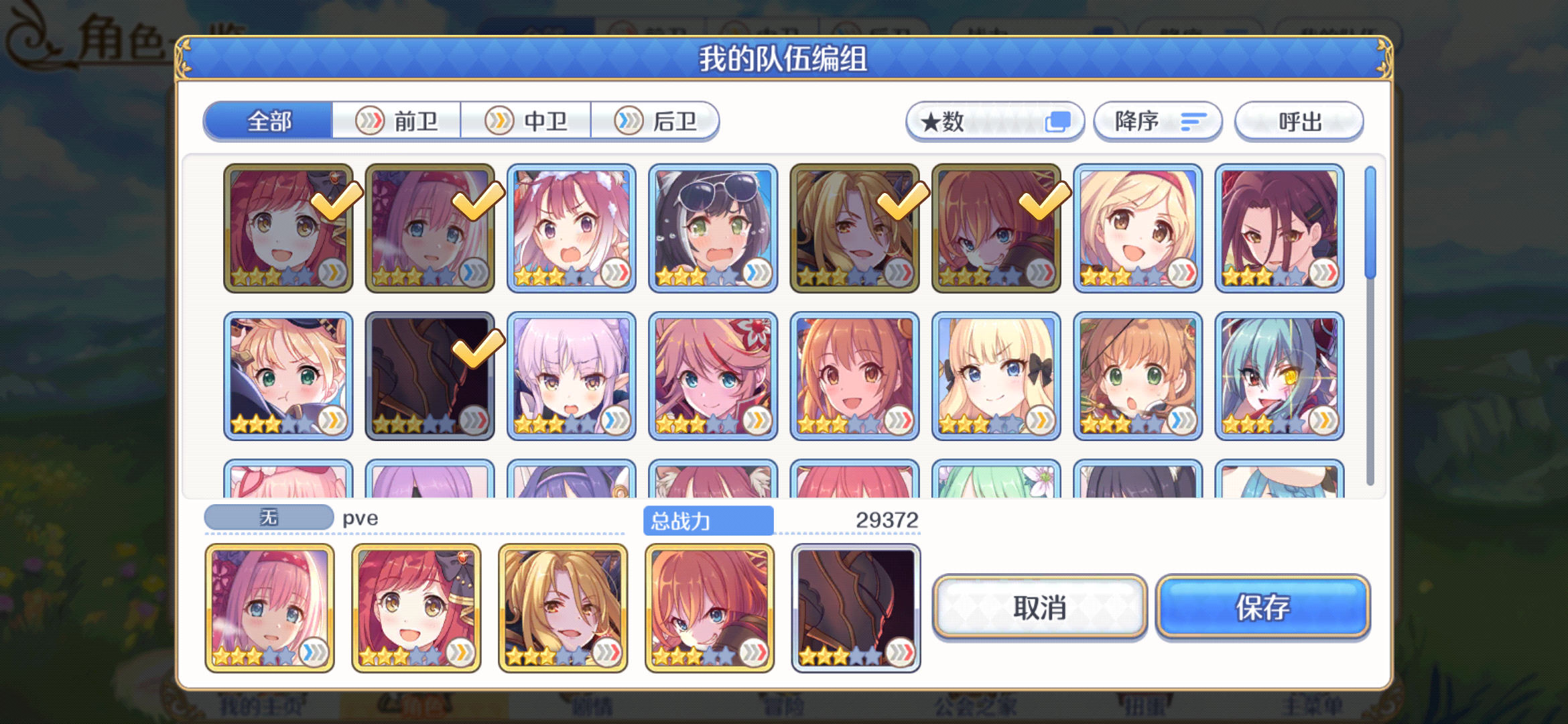Switch to the 前卫 (vanguard) tab
The width and height of the screenshot is (1568, 724).
397,121
